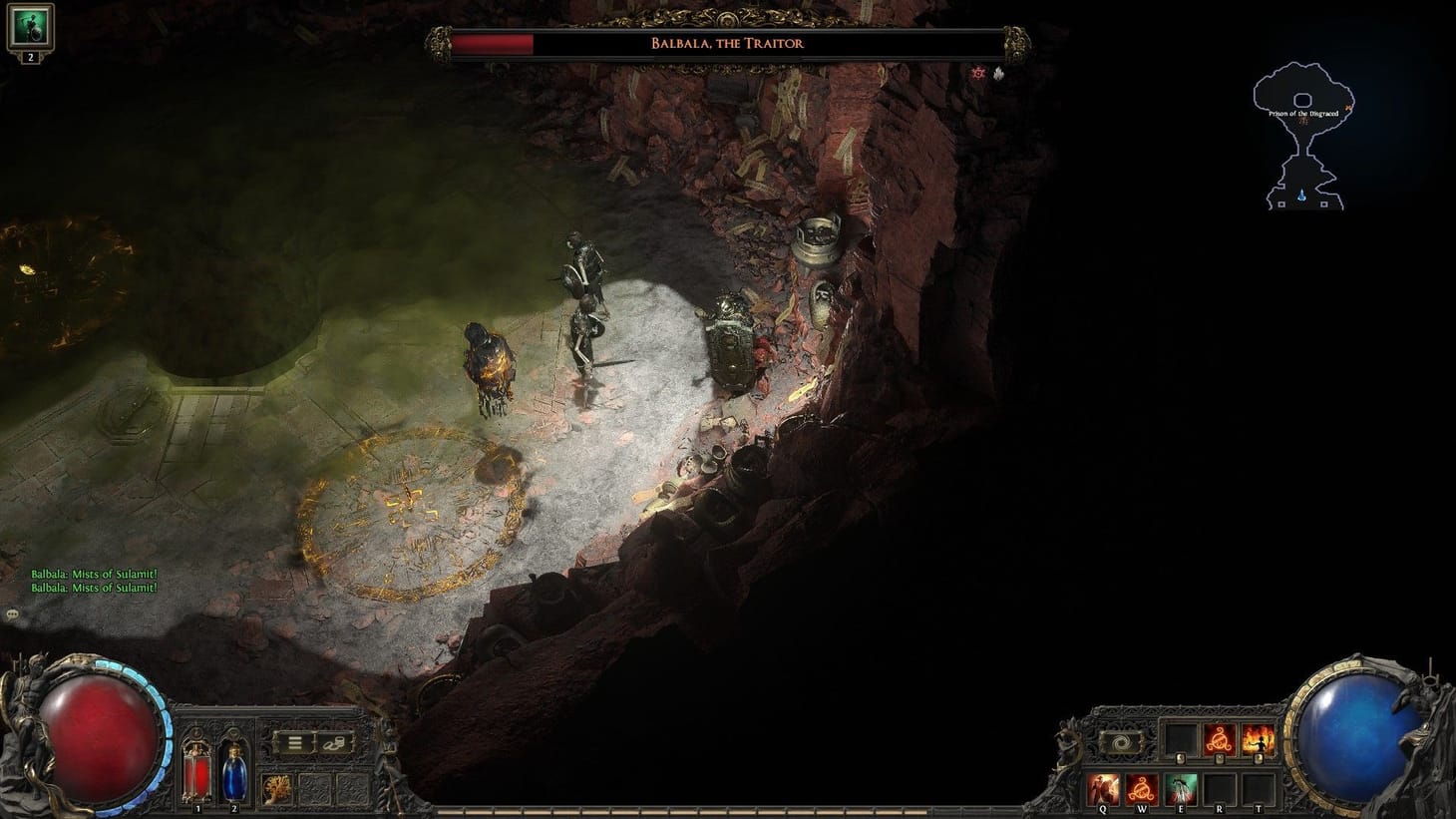The height and width of the screenshot is (819, 1456).
Task: Use the melee strike skill bound to Q
Action: (1103, 788)
